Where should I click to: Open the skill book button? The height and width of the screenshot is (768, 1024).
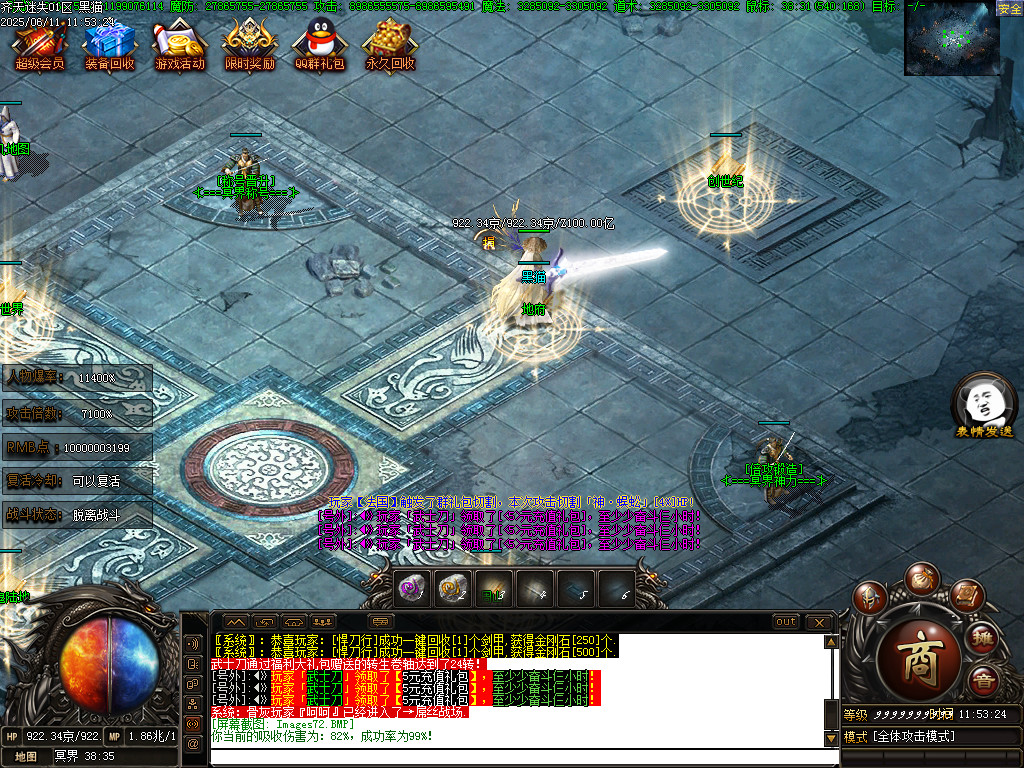965,596
